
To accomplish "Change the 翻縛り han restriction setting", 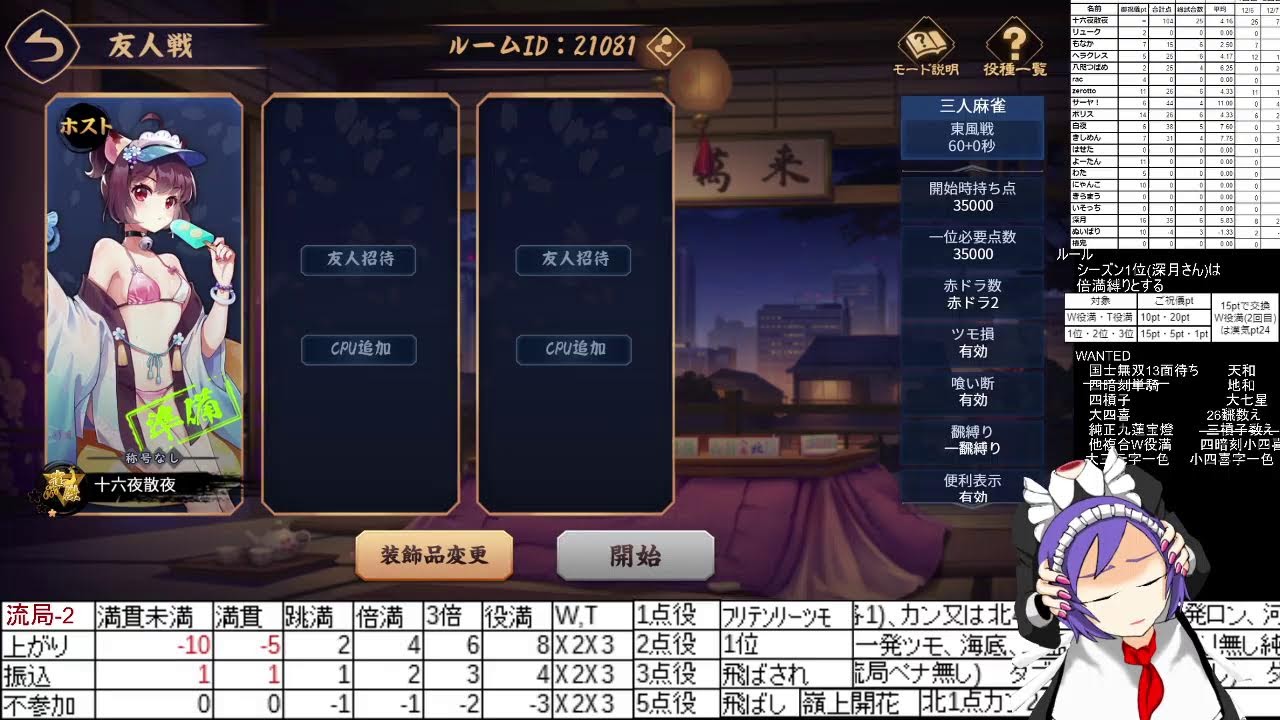I will [972, 439].
